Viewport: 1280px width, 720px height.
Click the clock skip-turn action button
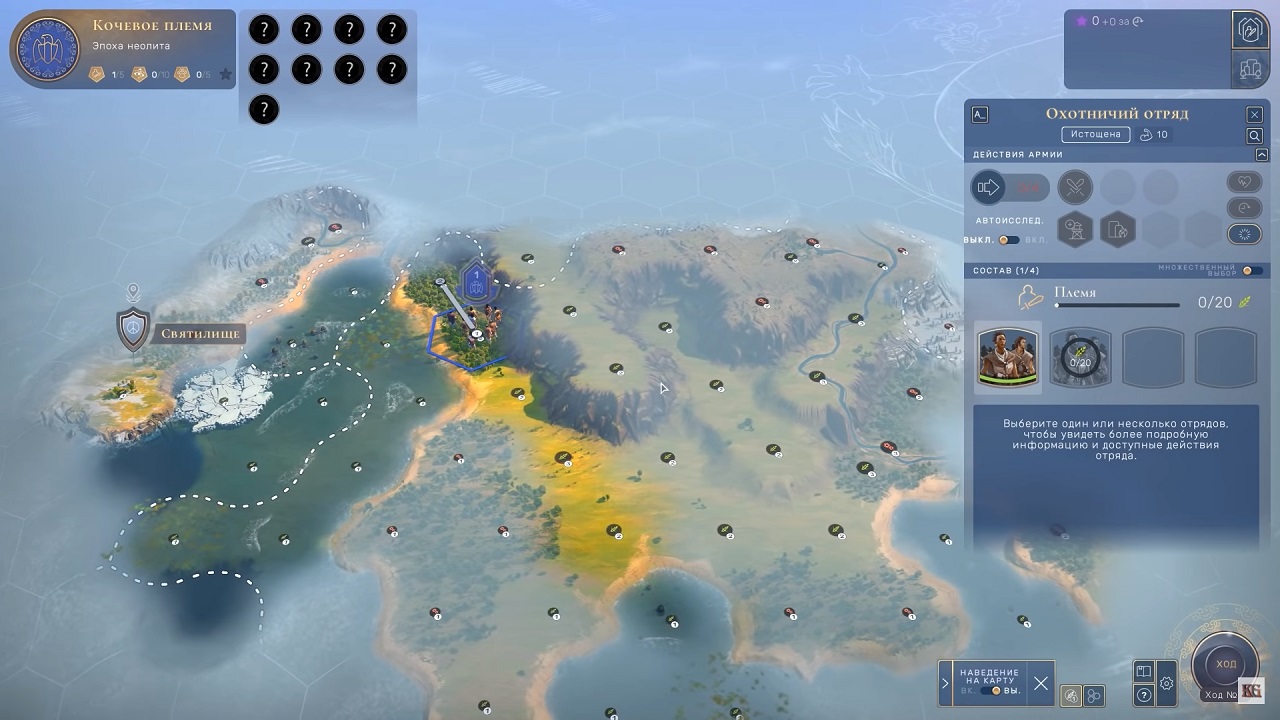tap(1243, 208)
